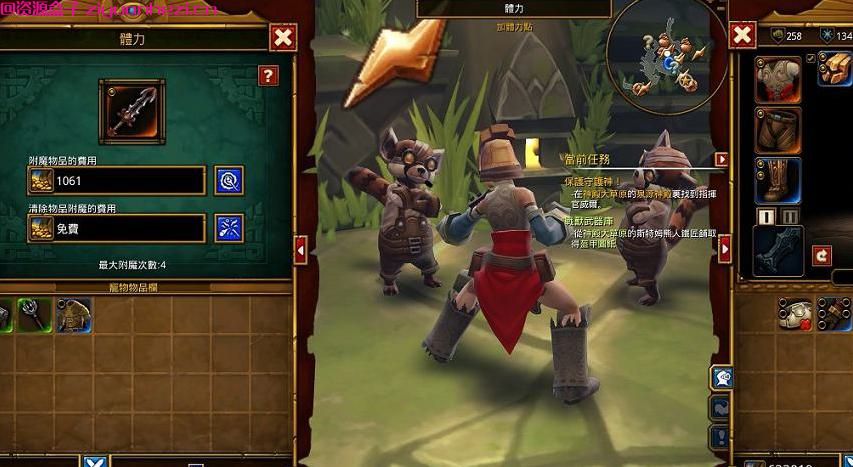Select the red and white armor in inventory
The image size is (853, 467).
pyautogui.click(x=796, y=313)
